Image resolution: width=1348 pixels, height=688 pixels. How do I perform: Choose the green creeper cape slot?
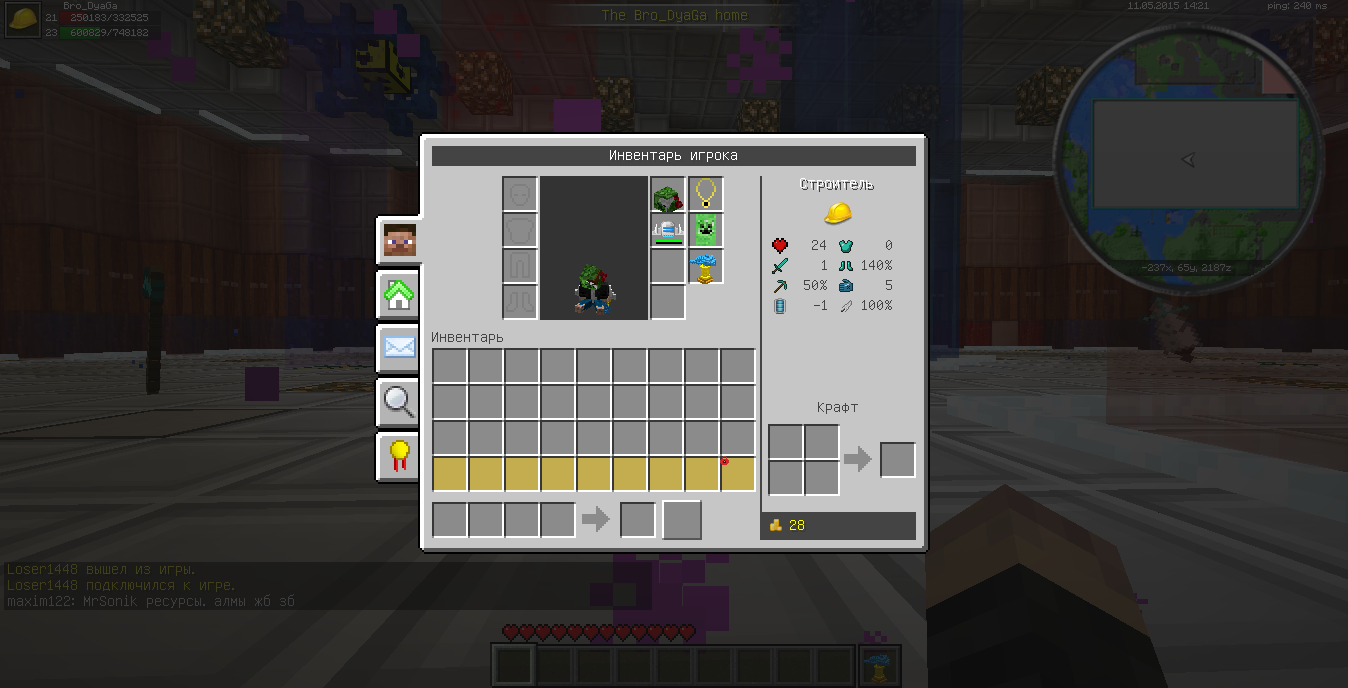(x=706, y=231)
